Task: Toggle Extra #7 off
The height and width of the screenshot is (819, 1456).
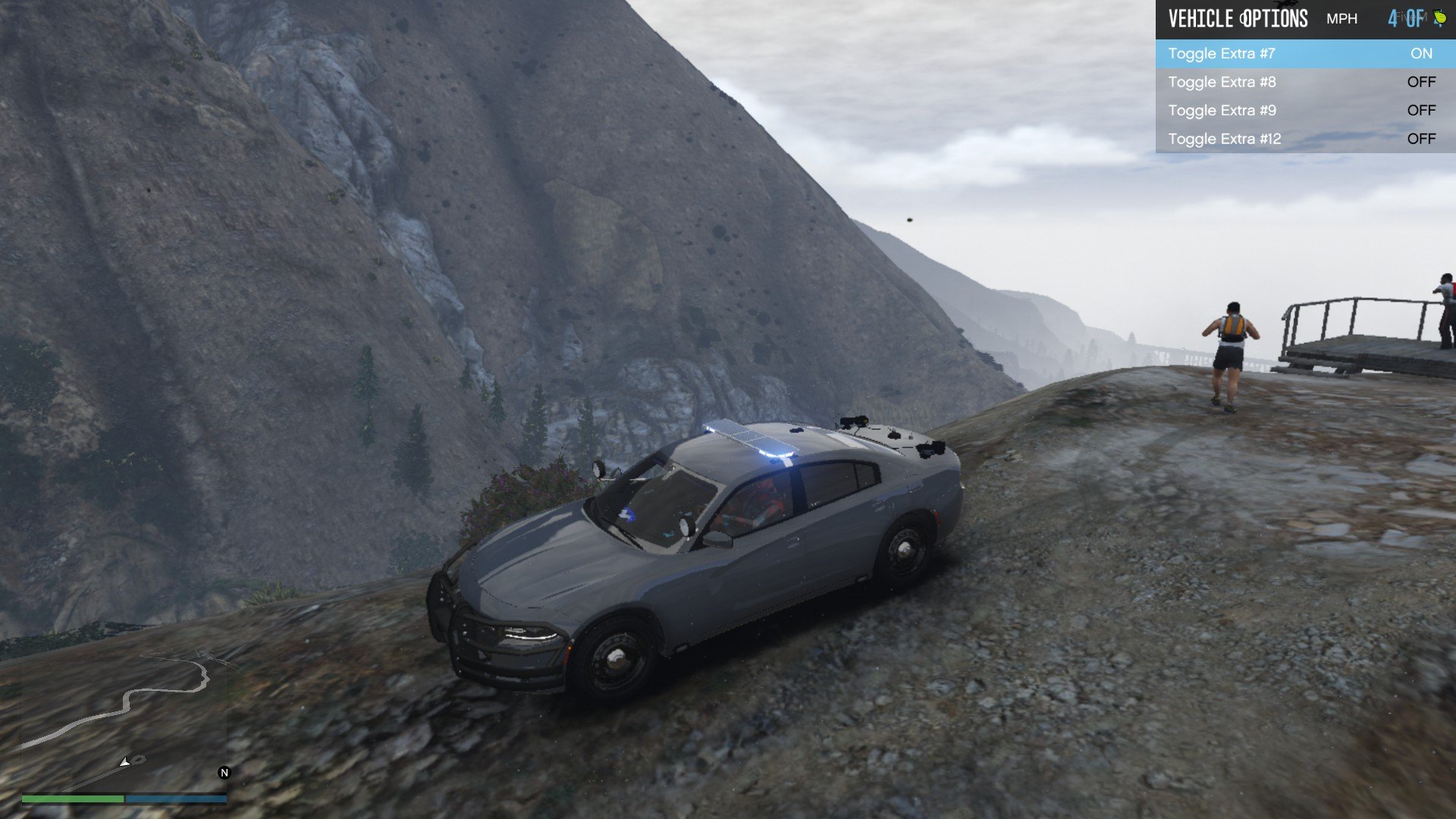Action: coord(1304,54)
